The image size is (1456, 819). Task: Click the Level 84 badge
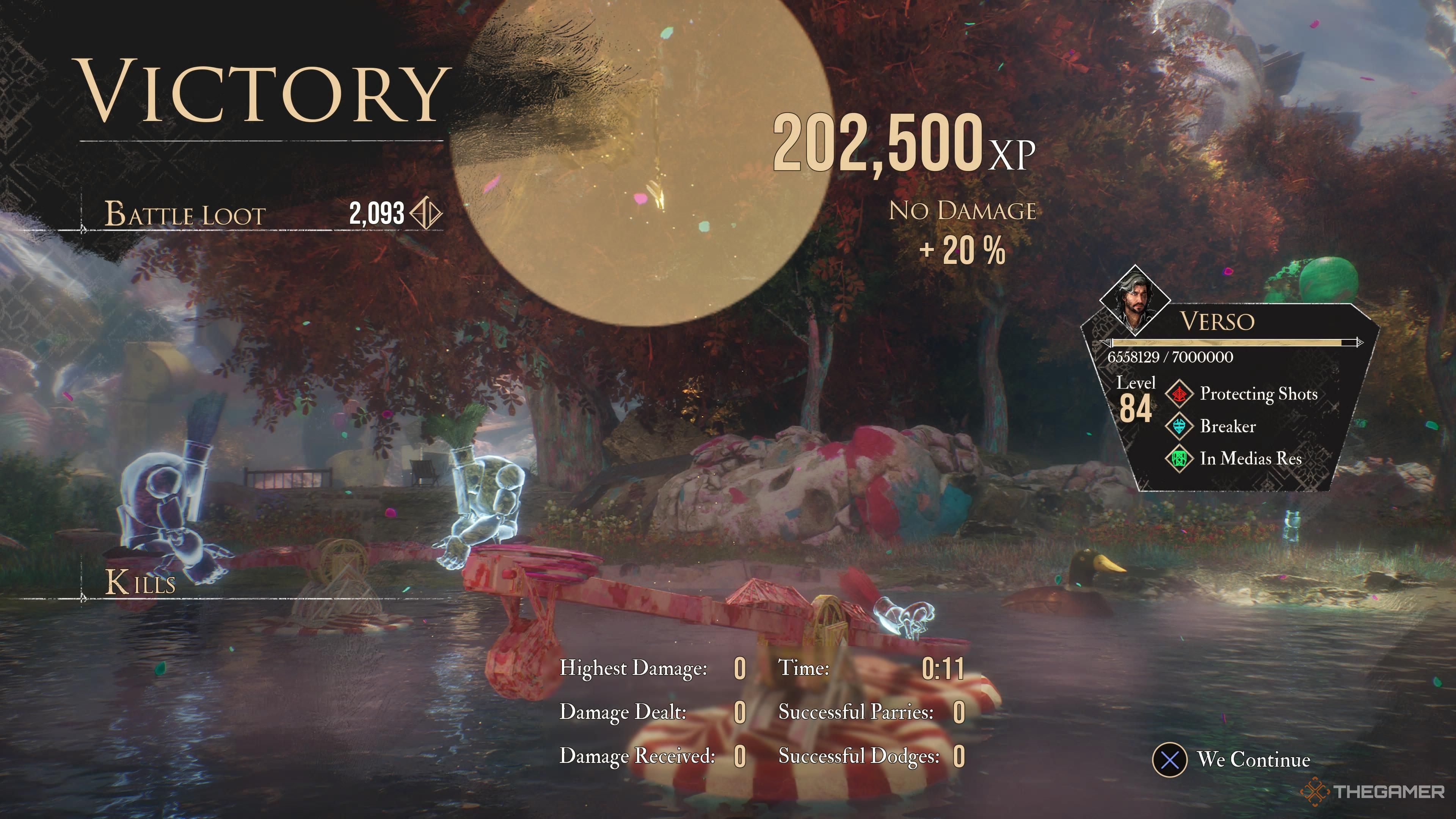[x=1136, y=395]
